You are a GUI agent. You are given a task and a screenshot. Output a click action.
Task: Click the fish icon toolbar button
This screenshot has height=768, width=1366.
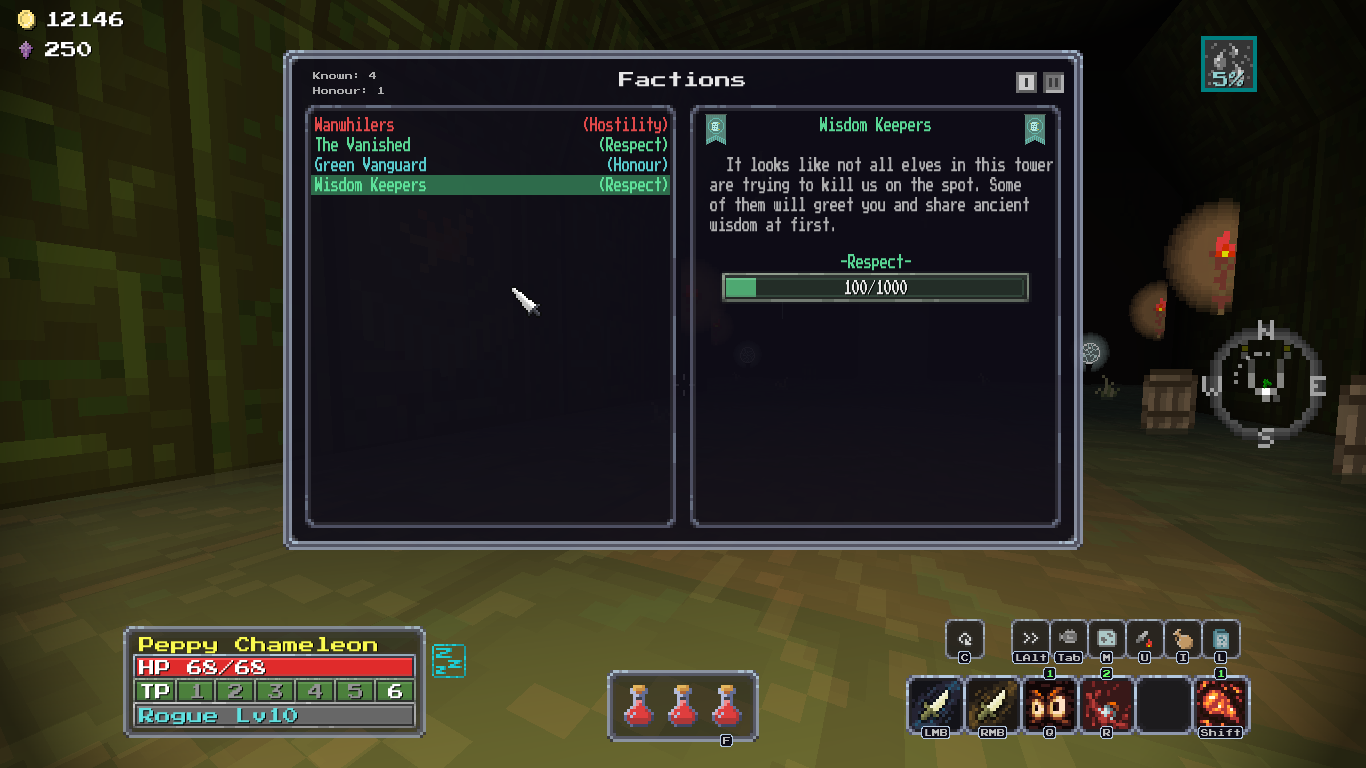pos(1069,639)
